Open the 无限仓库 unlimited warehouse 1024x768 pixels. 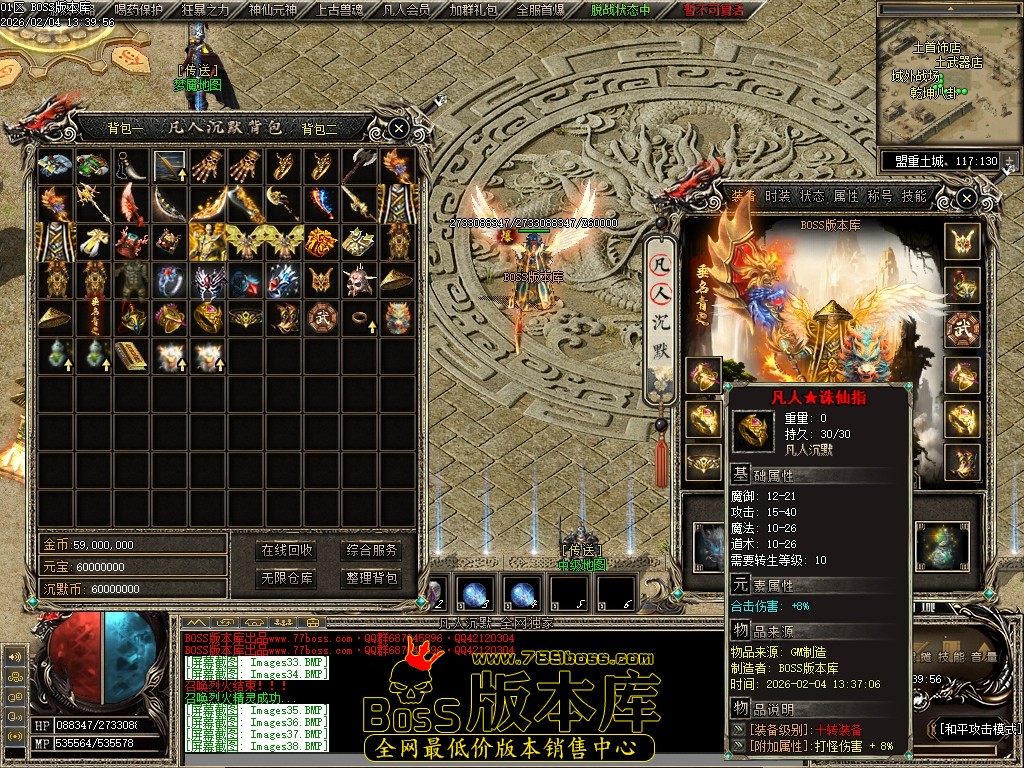click(x=287, y=578)
